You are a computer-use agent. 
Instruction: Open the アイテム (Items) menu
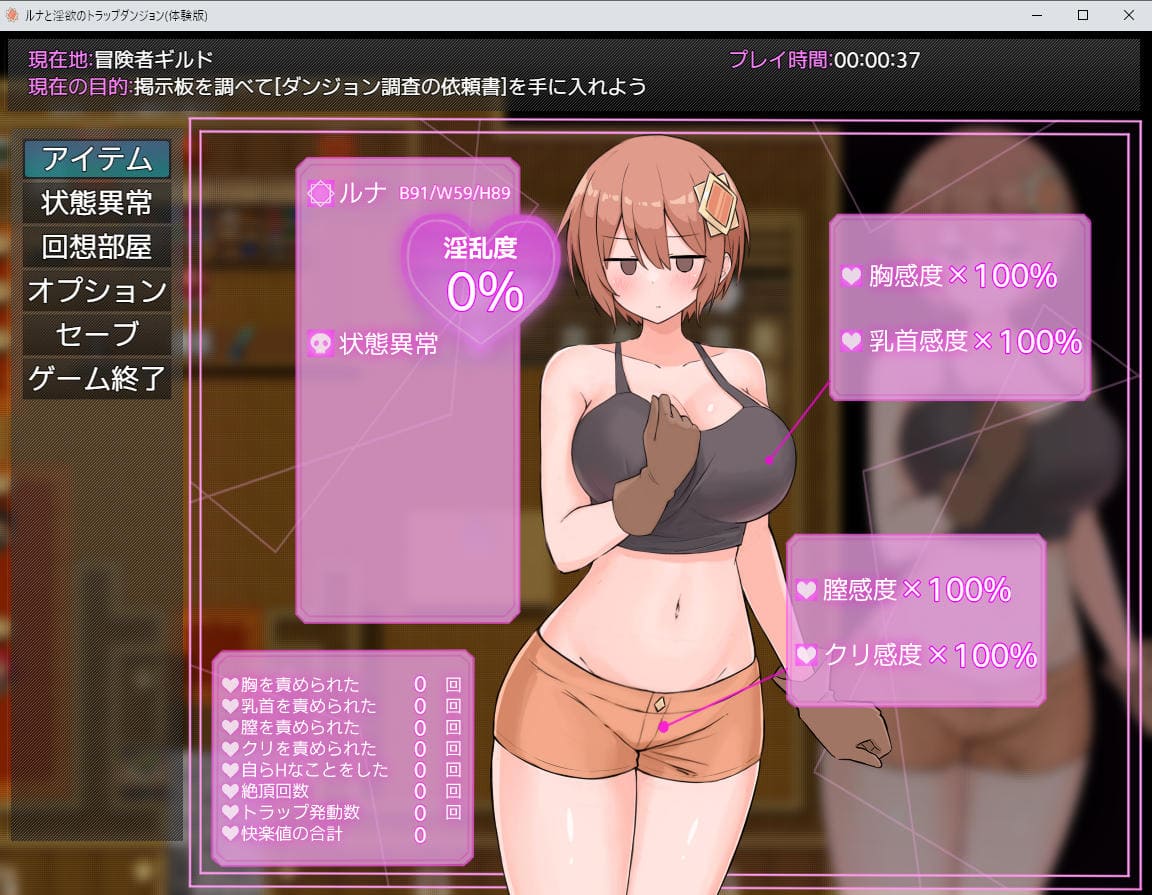coord(97,159)
